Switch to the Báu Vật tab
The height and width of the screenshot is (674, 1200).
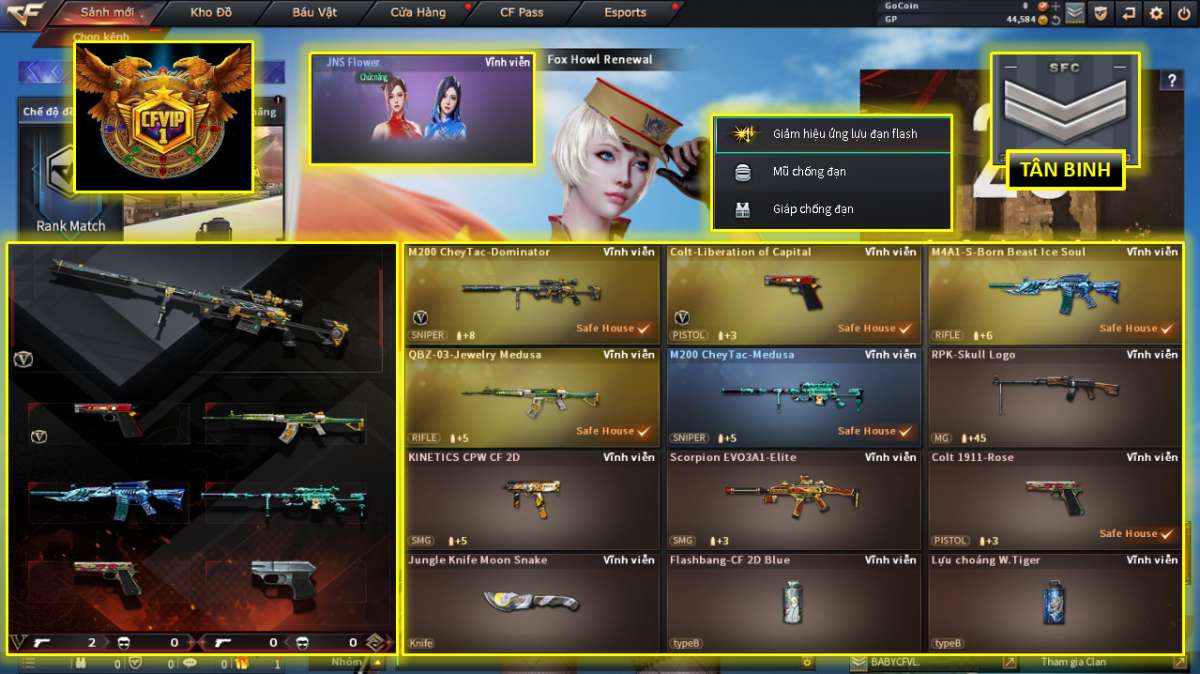[315, 13]
